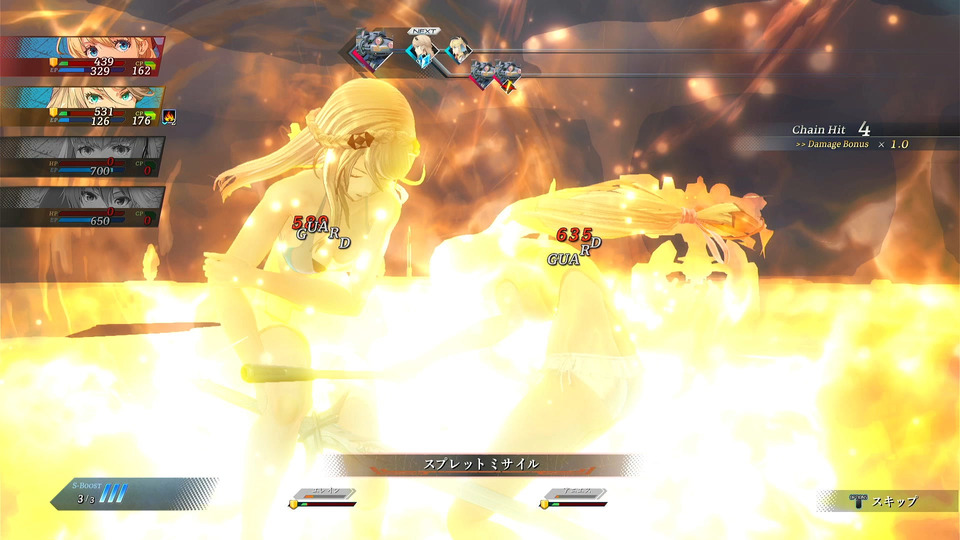
Task: Click the burn status icon beside party panel
Action: pyautogui.click(x=169, y=117)
